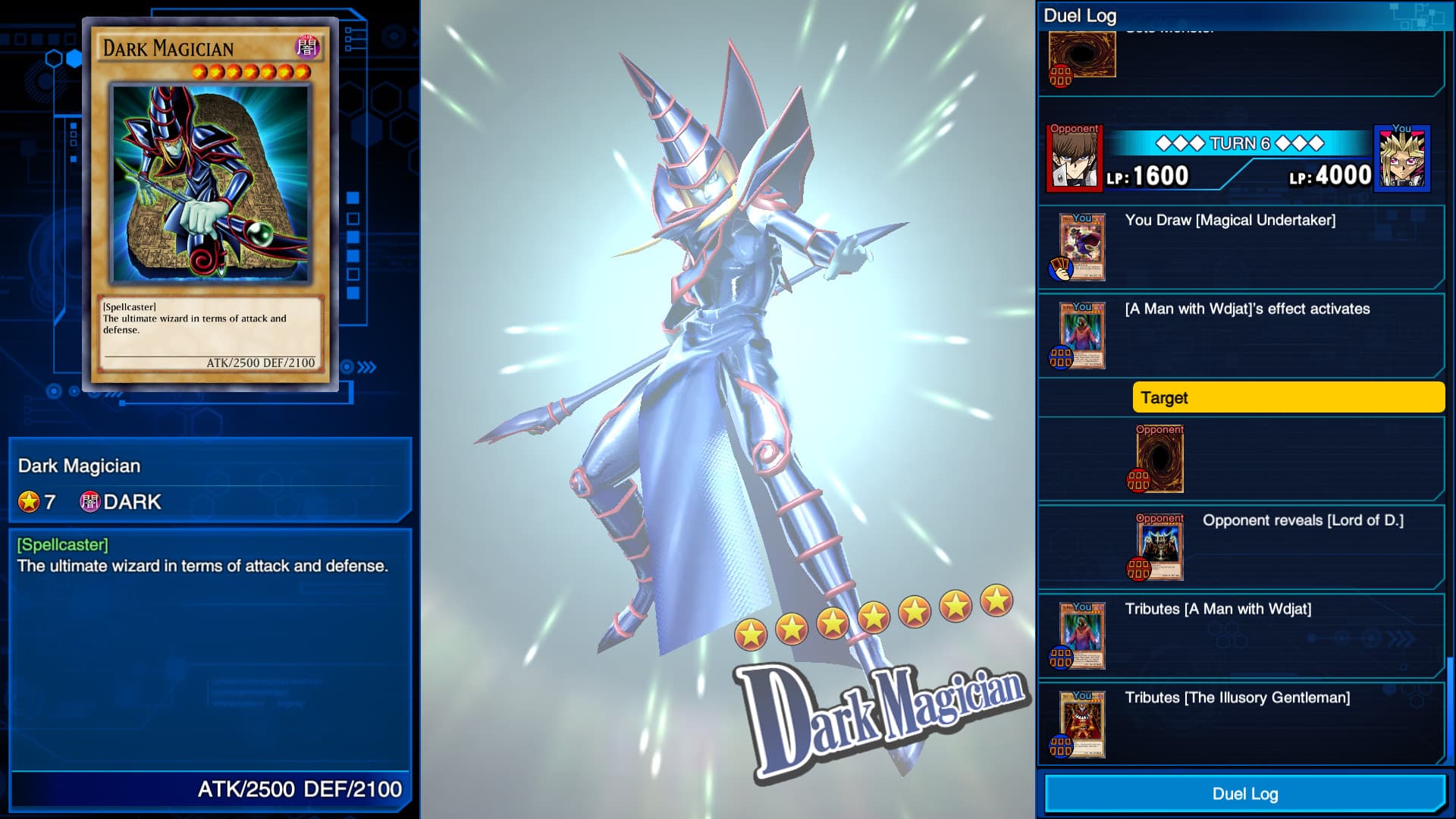Click the level 7 star icon in the info panel
Viewport: 1456px width, 819px height.
[x=27, y=500]
